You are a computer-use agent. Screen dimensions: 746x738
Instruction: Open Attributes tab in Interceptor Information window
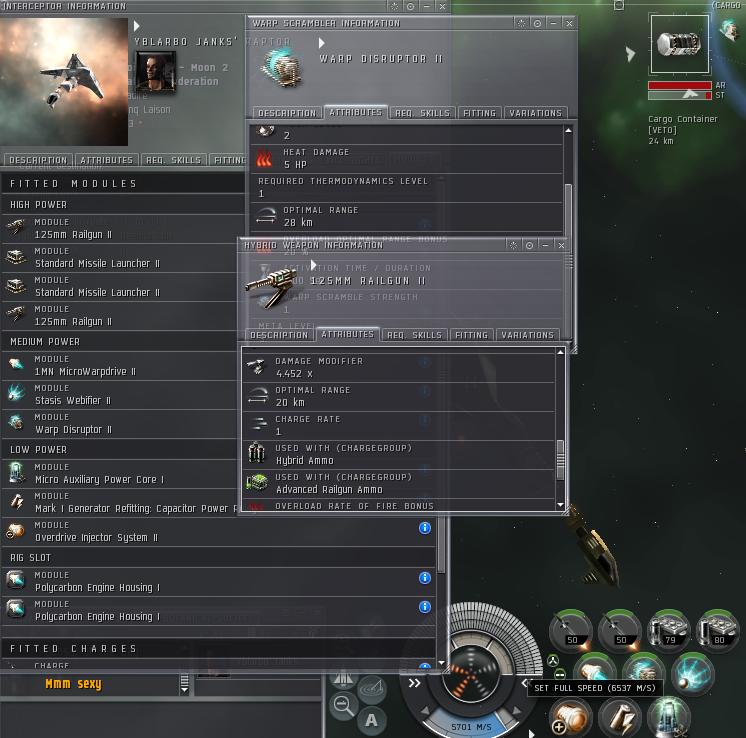tap(106, 160)
